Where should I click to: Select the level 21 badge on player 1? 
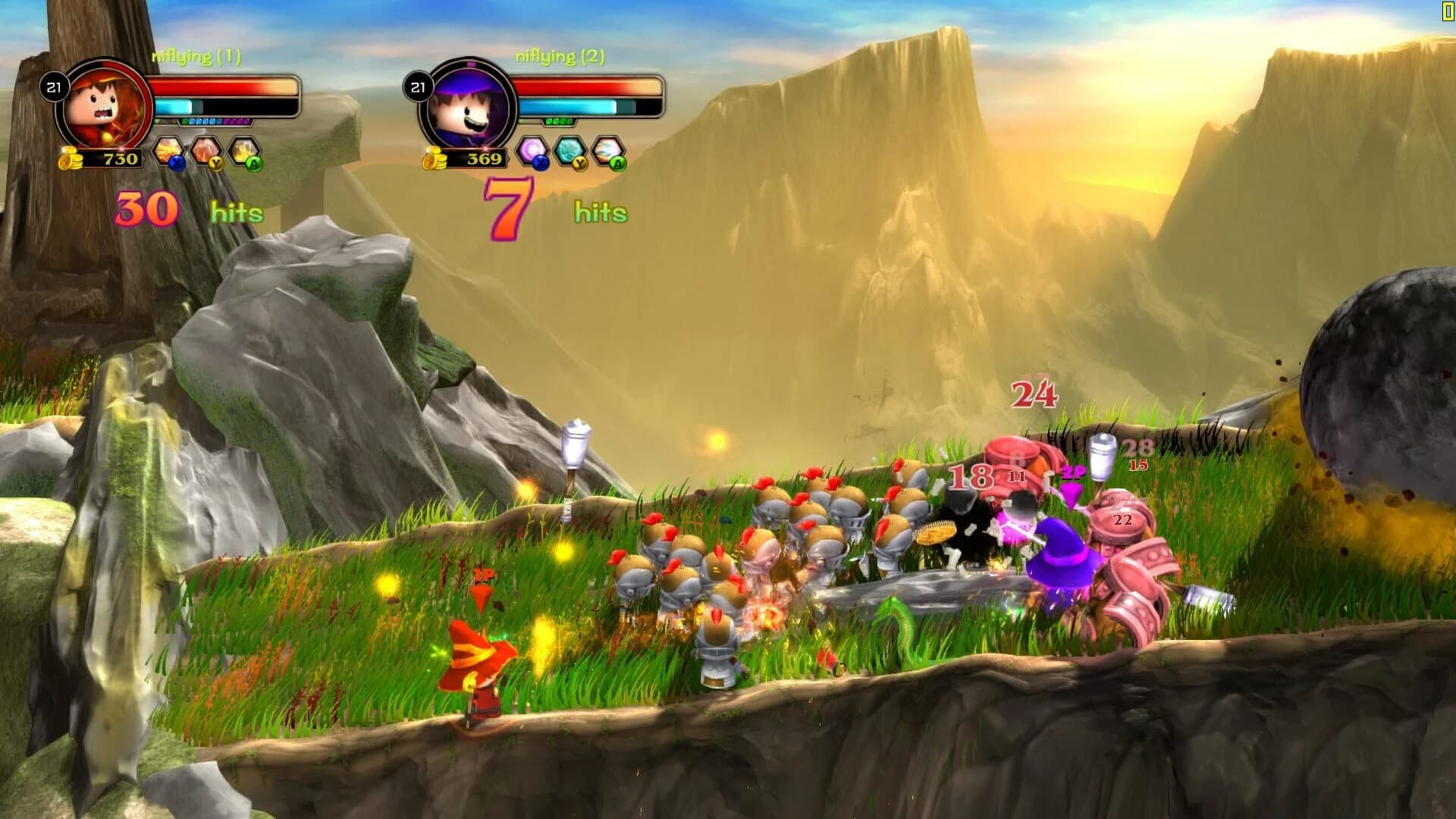click(x=55, y=88)
